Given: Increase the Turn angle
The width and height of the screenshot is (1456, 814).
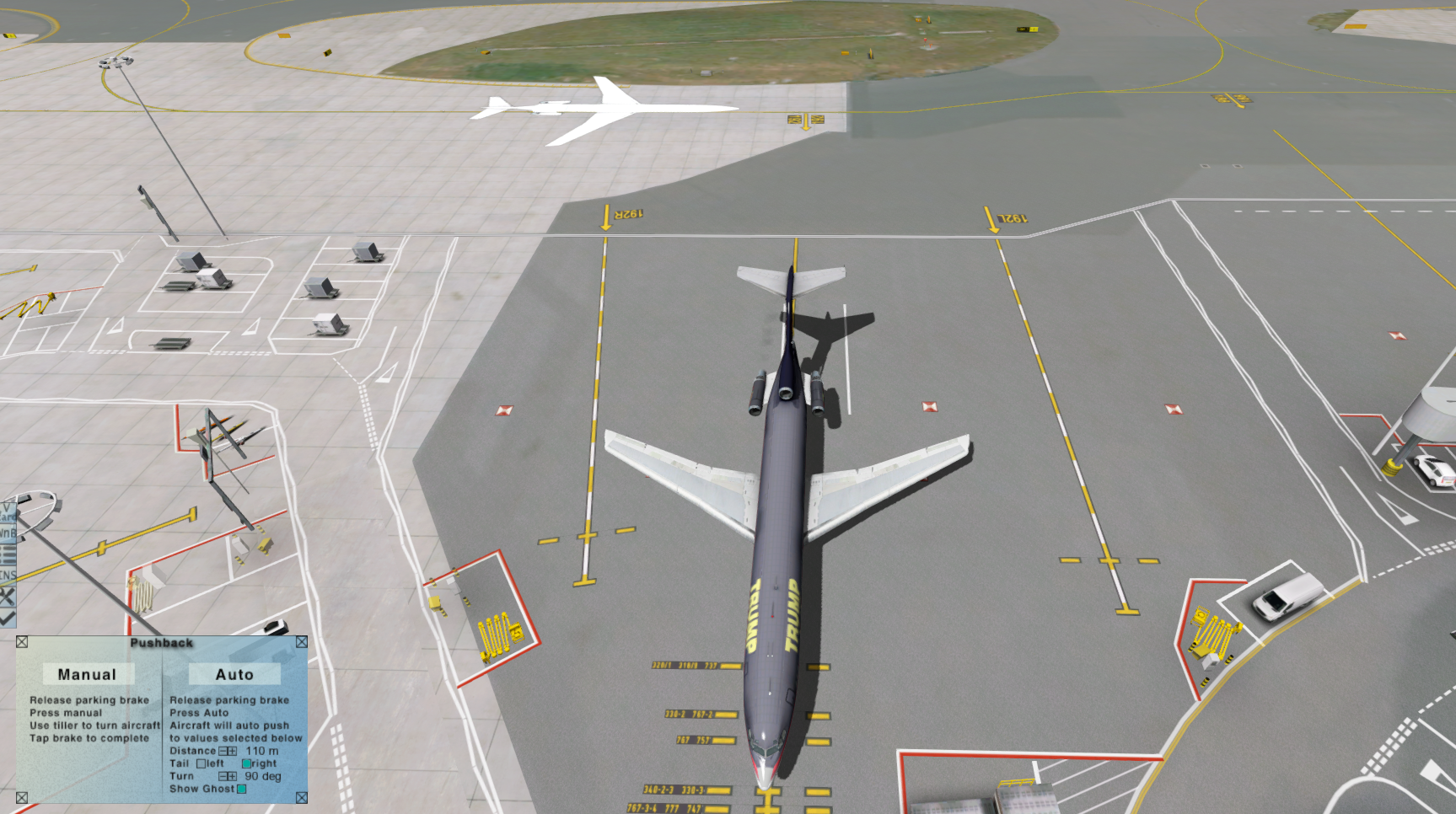Looking at the screenshot, I should point(233,776).
